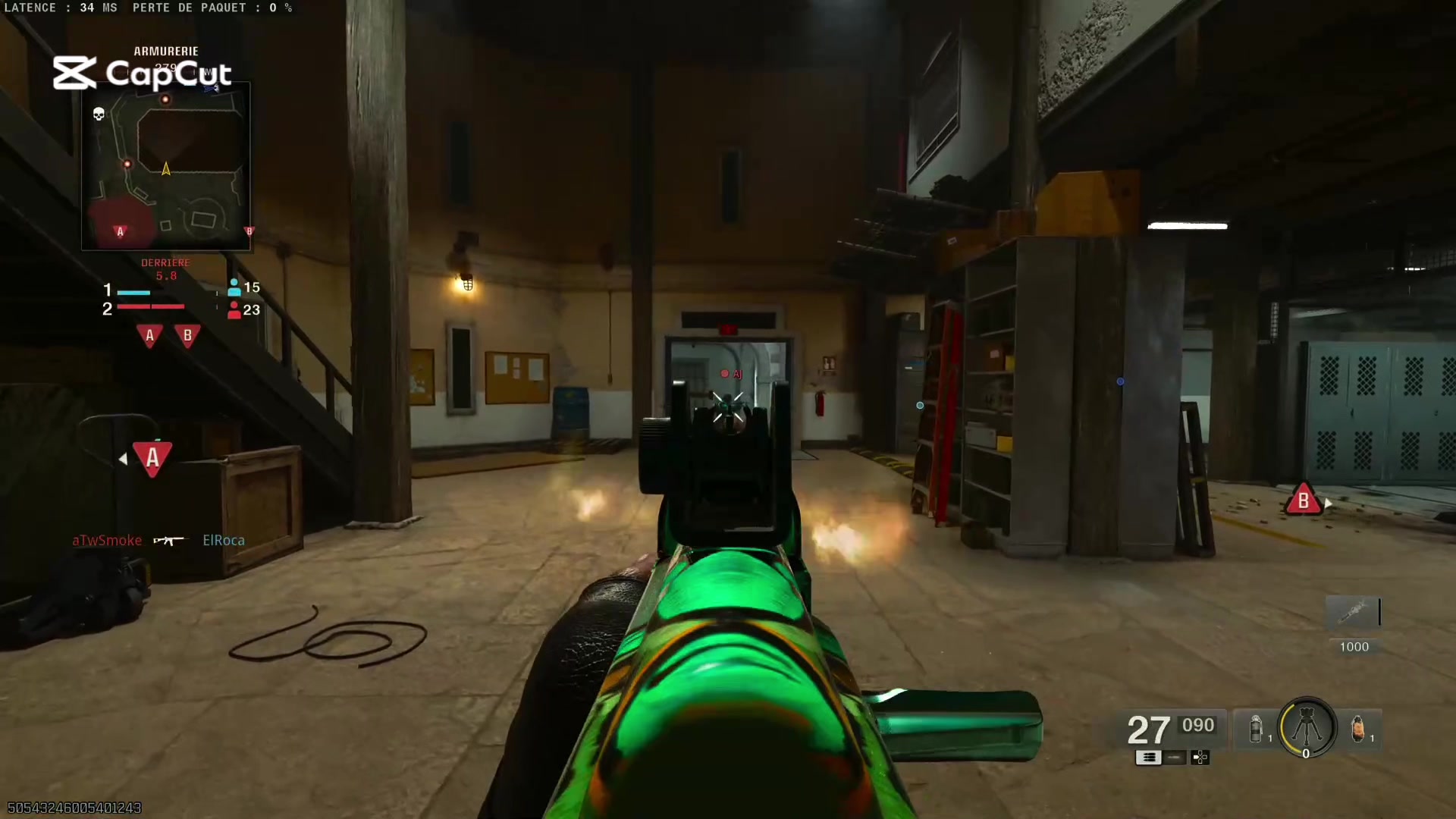This screenshot has width=1456, height=819.
Task: Activate the tripod field upgrade icon
Action: (x=1307, y=727)
